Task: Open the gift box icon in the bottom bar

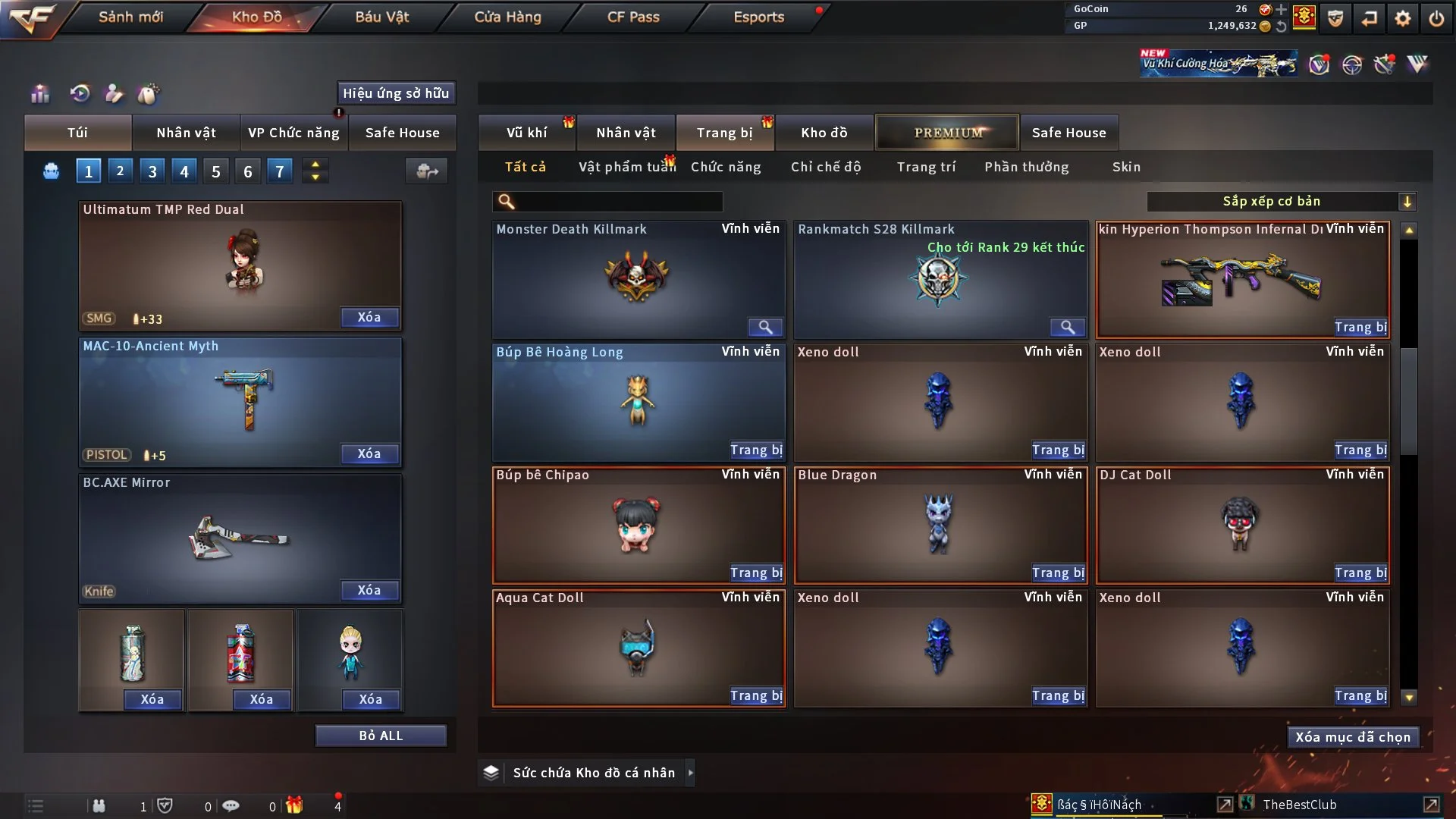Action: click(294, 805)
